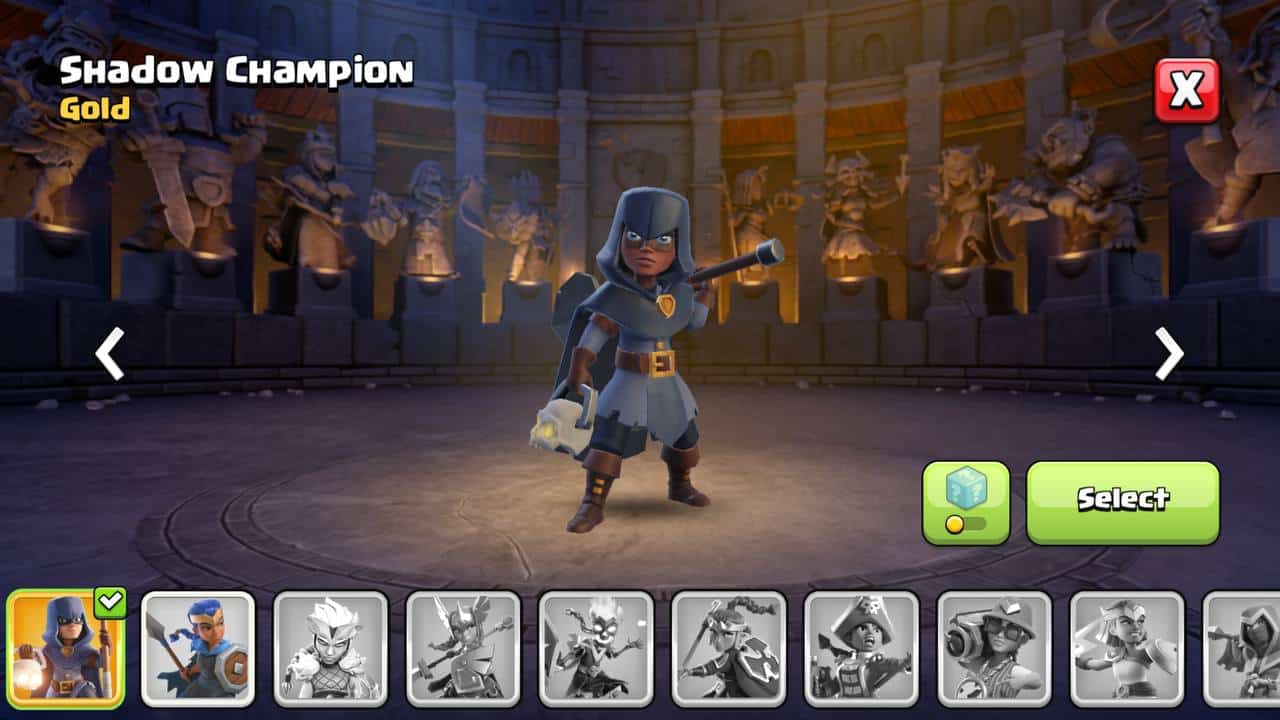This screenshot has width=1280, height=720.
Task: Select the greyed spiky-haired Champion skin
Action: point(331,648)
